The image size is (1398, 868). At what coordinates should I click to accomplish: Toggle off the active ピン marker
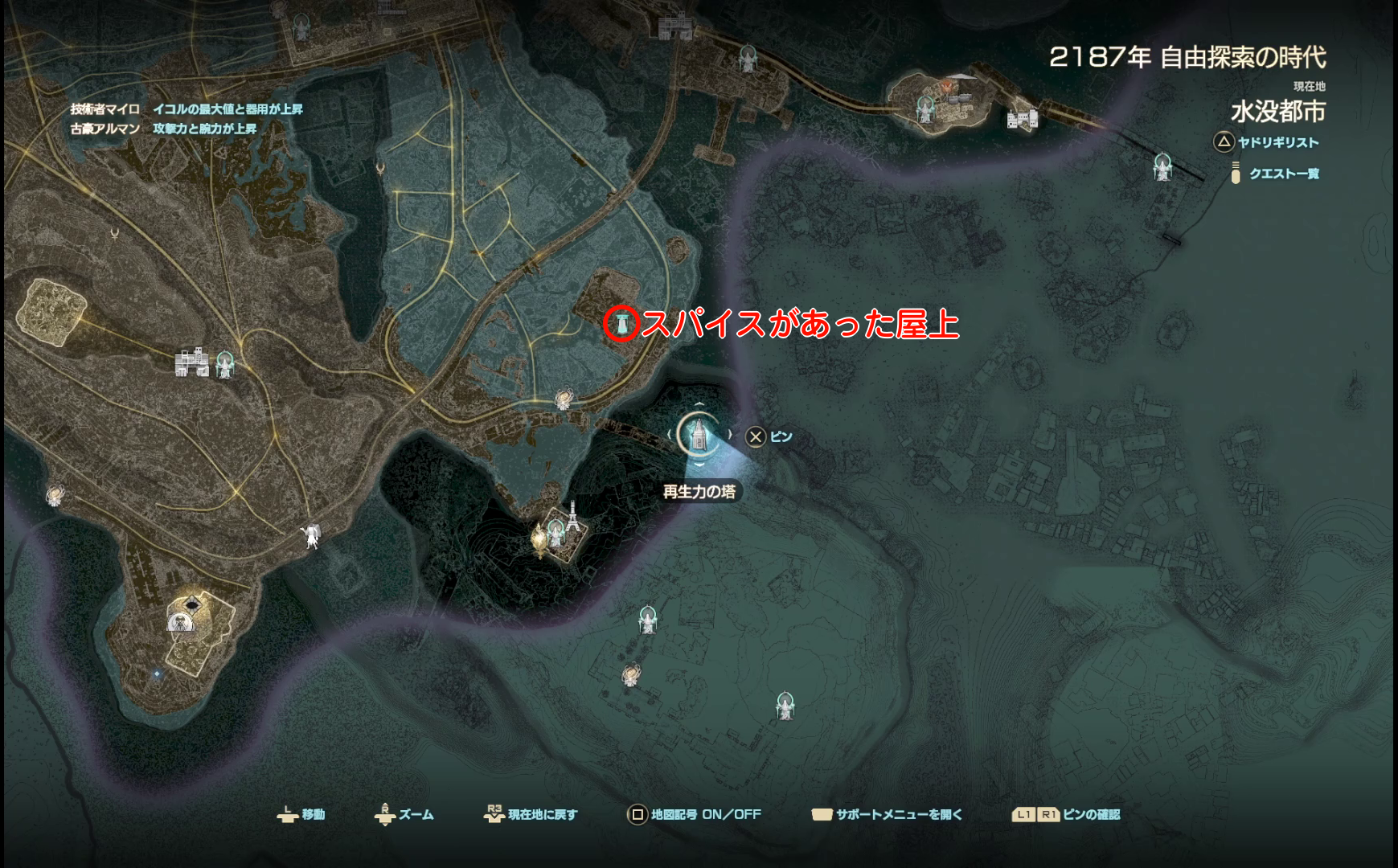click(756, 437)
